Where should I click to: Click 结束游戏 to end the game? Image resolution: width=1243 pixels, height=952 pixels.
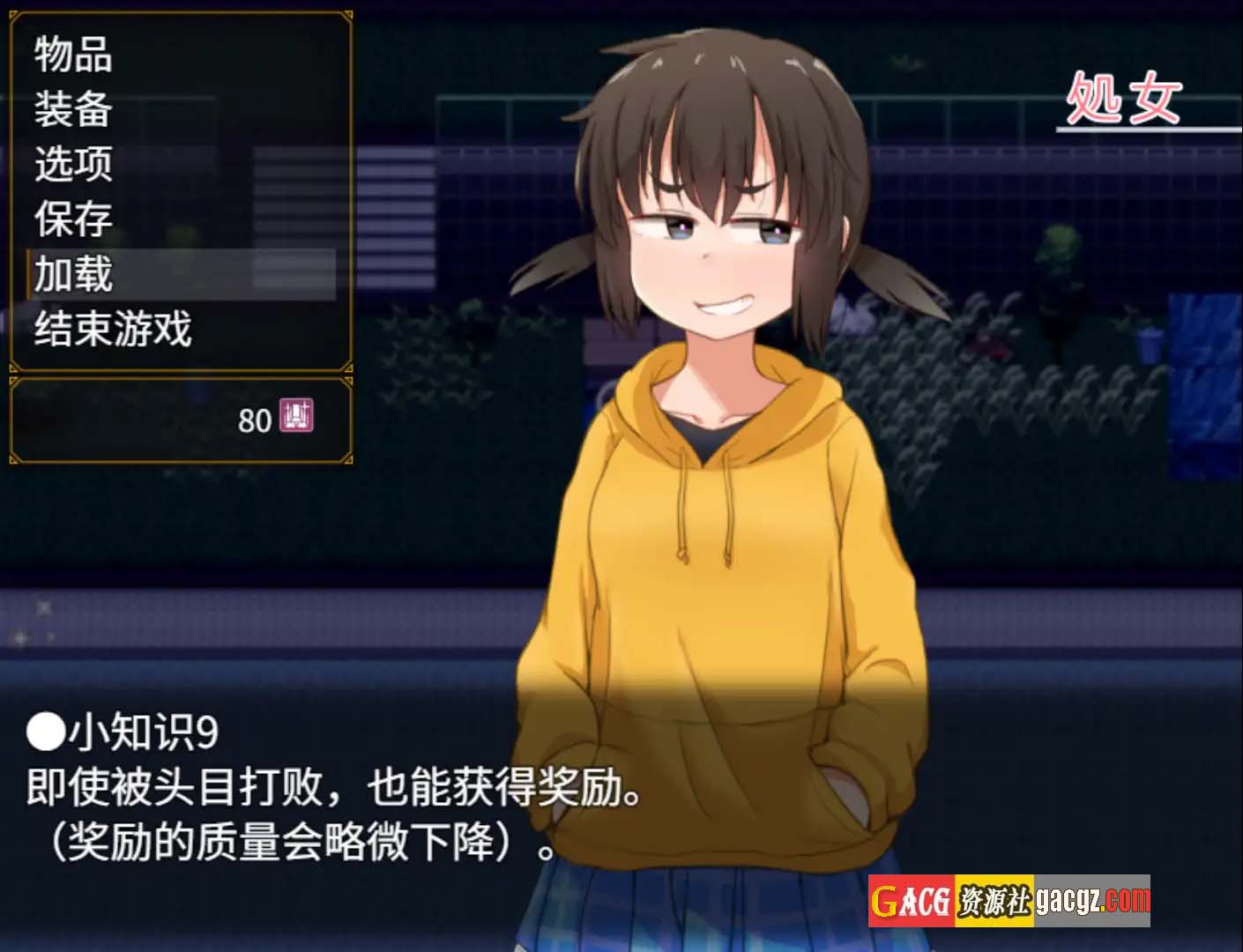click(113, 329)
